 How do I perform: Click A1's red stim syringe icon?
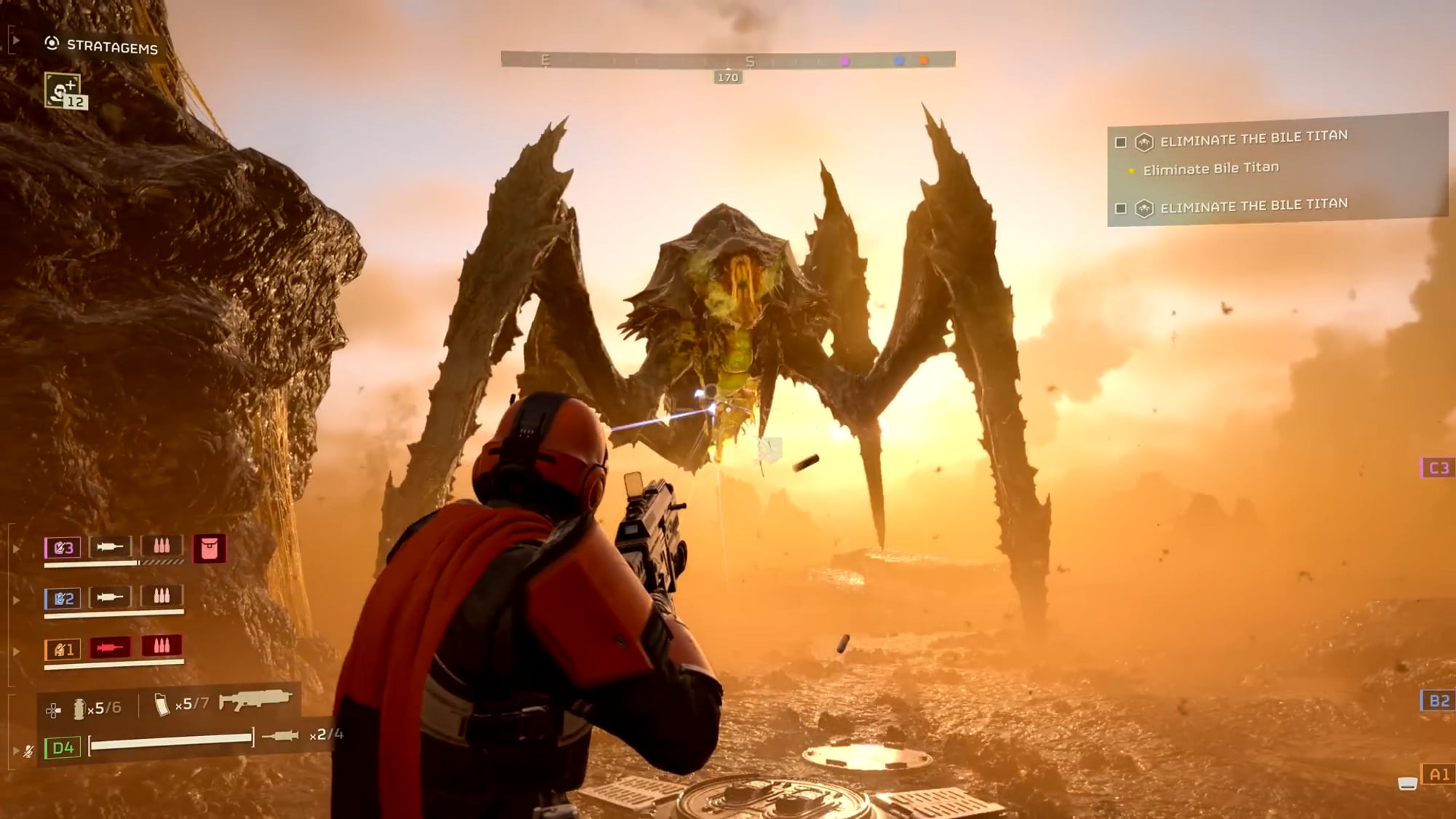110,647
